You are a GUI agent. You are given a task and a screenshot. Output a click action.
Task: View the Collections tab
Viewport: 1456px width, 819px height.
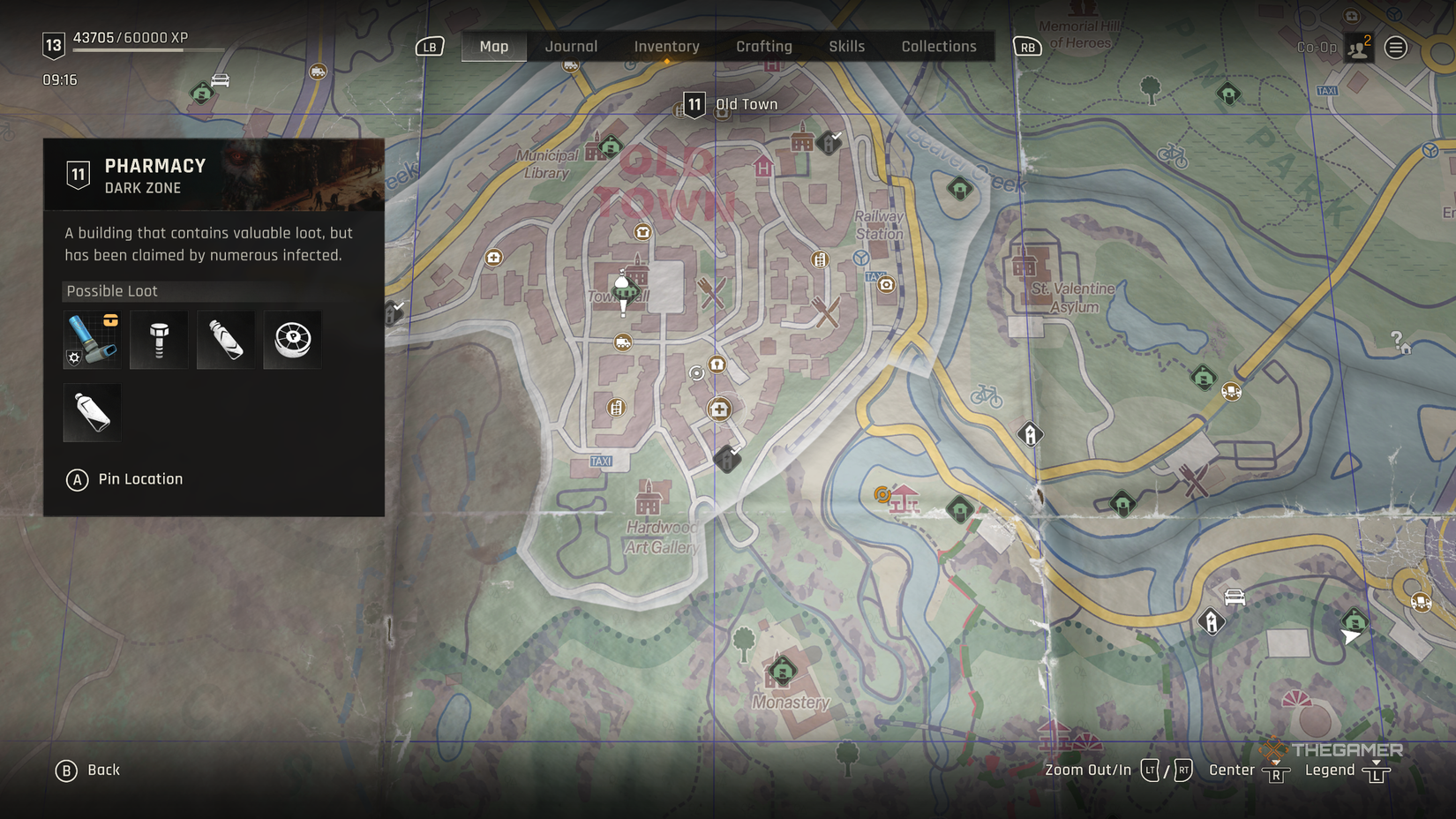coord(939,46)
